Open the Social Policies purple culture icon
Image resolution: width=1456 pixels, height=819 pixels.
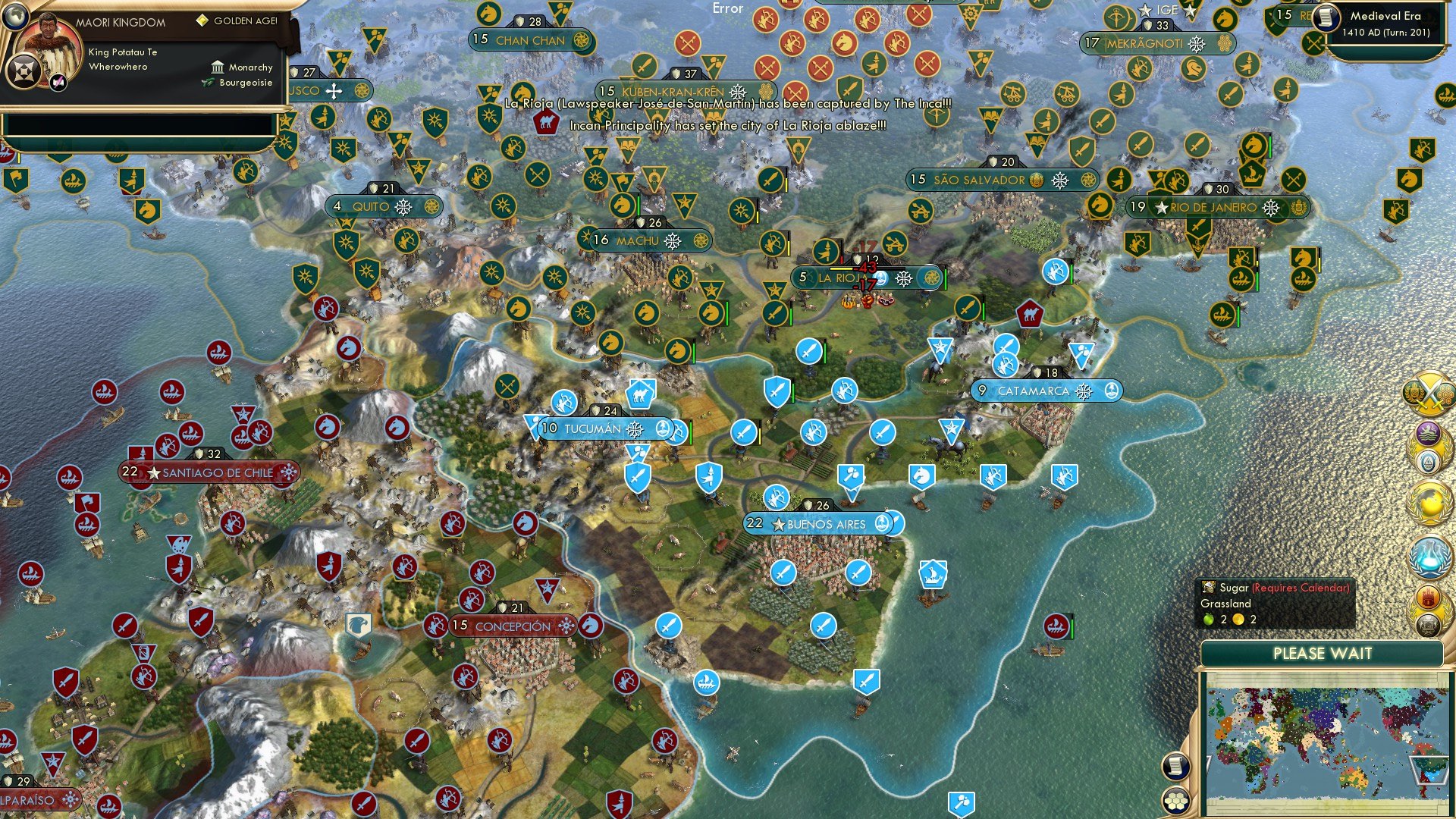1429,432
